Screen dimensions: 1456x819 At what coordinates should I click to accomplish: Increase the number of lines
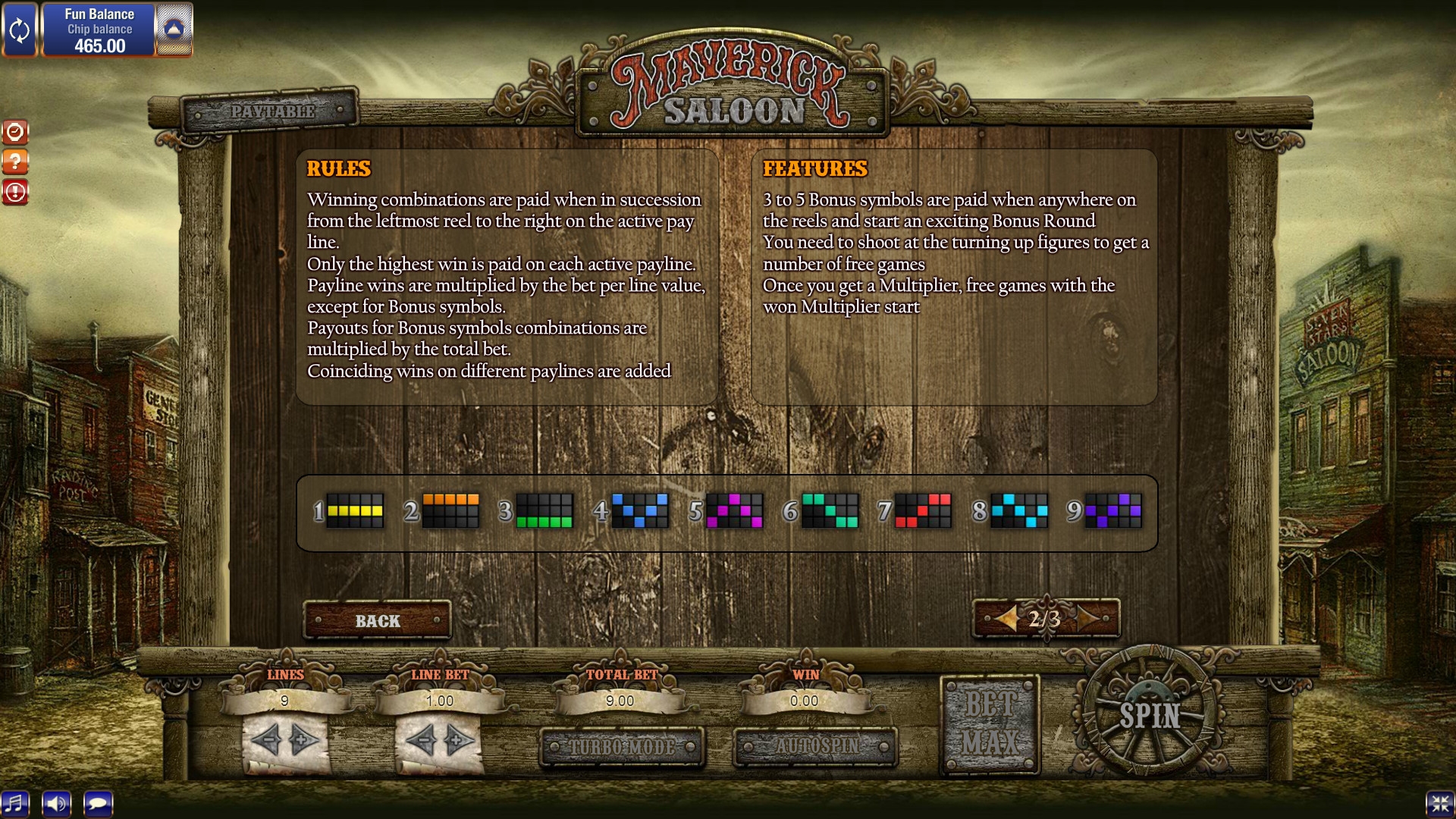303,739
